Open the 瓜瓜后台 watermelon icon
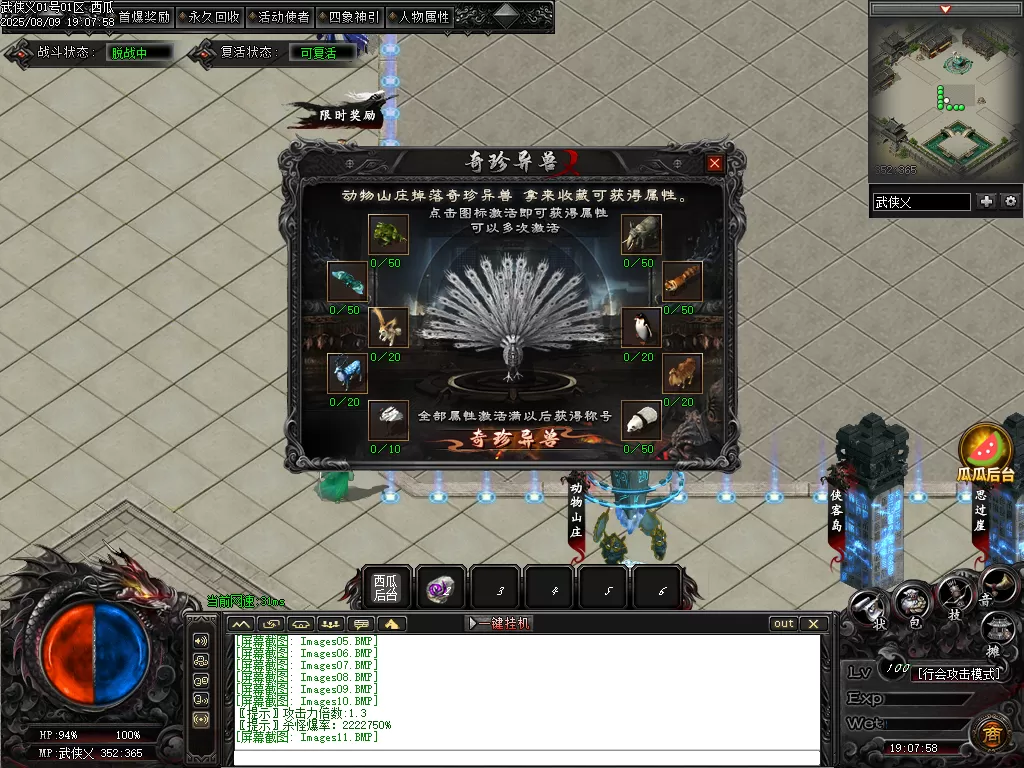The width and height of the screenshot is (1024, 768). [986, 451]
